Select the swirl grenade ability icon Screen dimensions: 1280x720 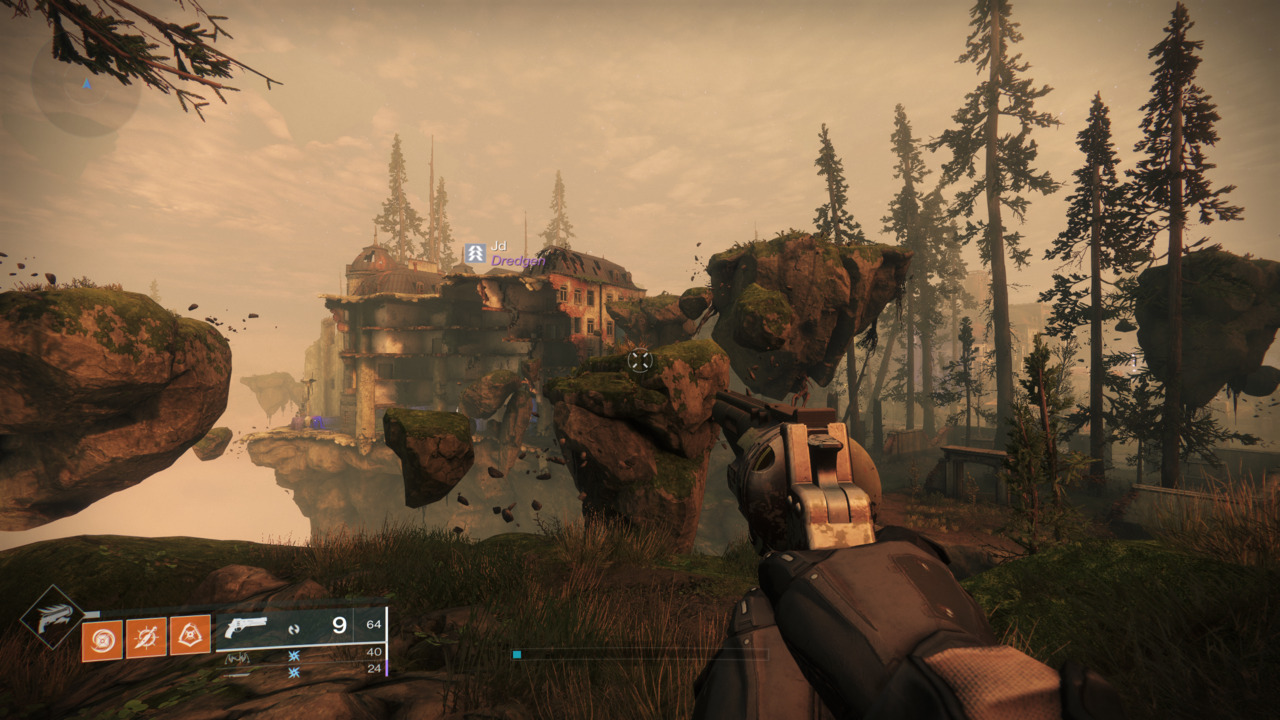(x=102, y=640)
